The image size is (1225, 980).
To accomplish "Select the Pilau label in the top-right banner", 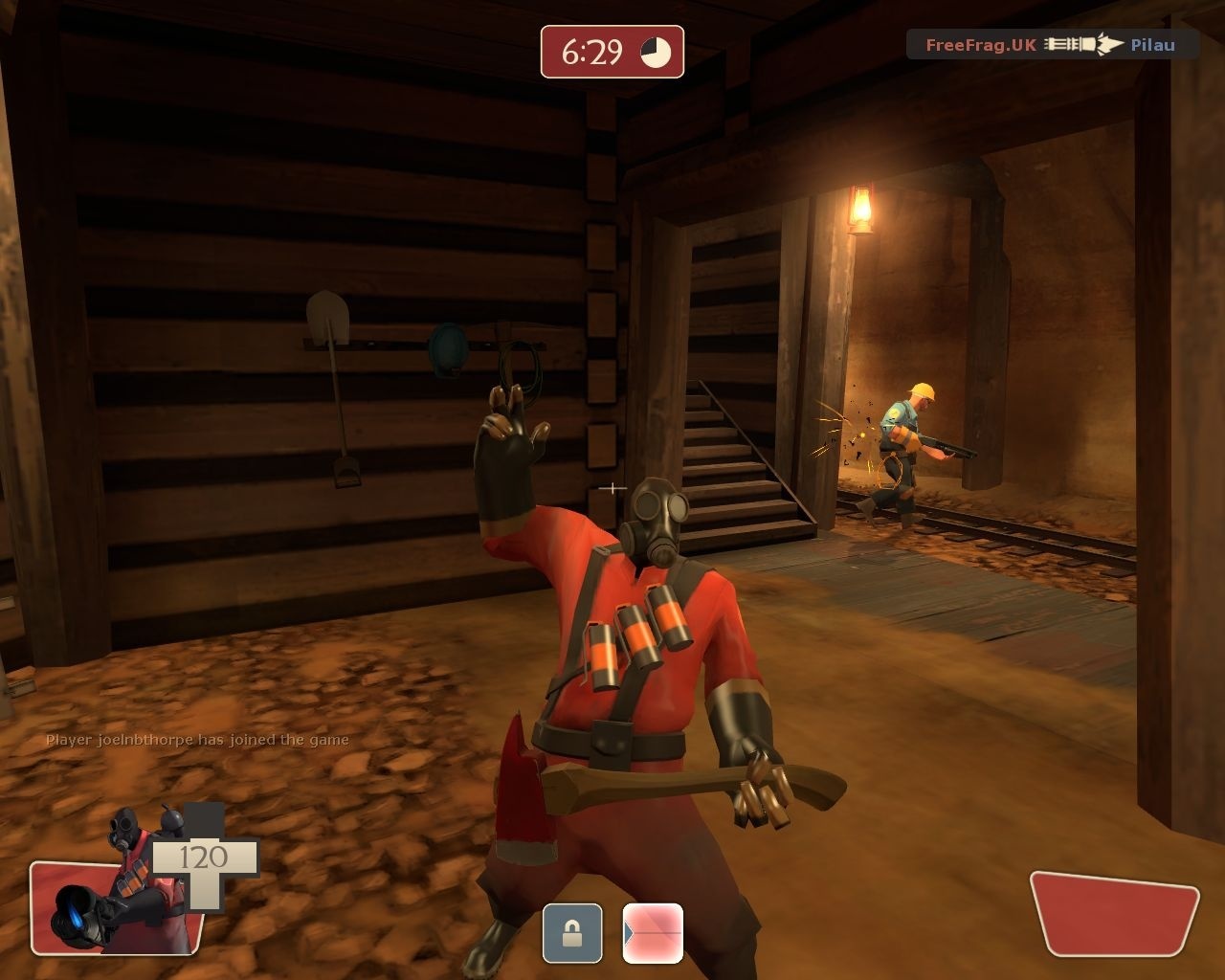I will 1153,43.
